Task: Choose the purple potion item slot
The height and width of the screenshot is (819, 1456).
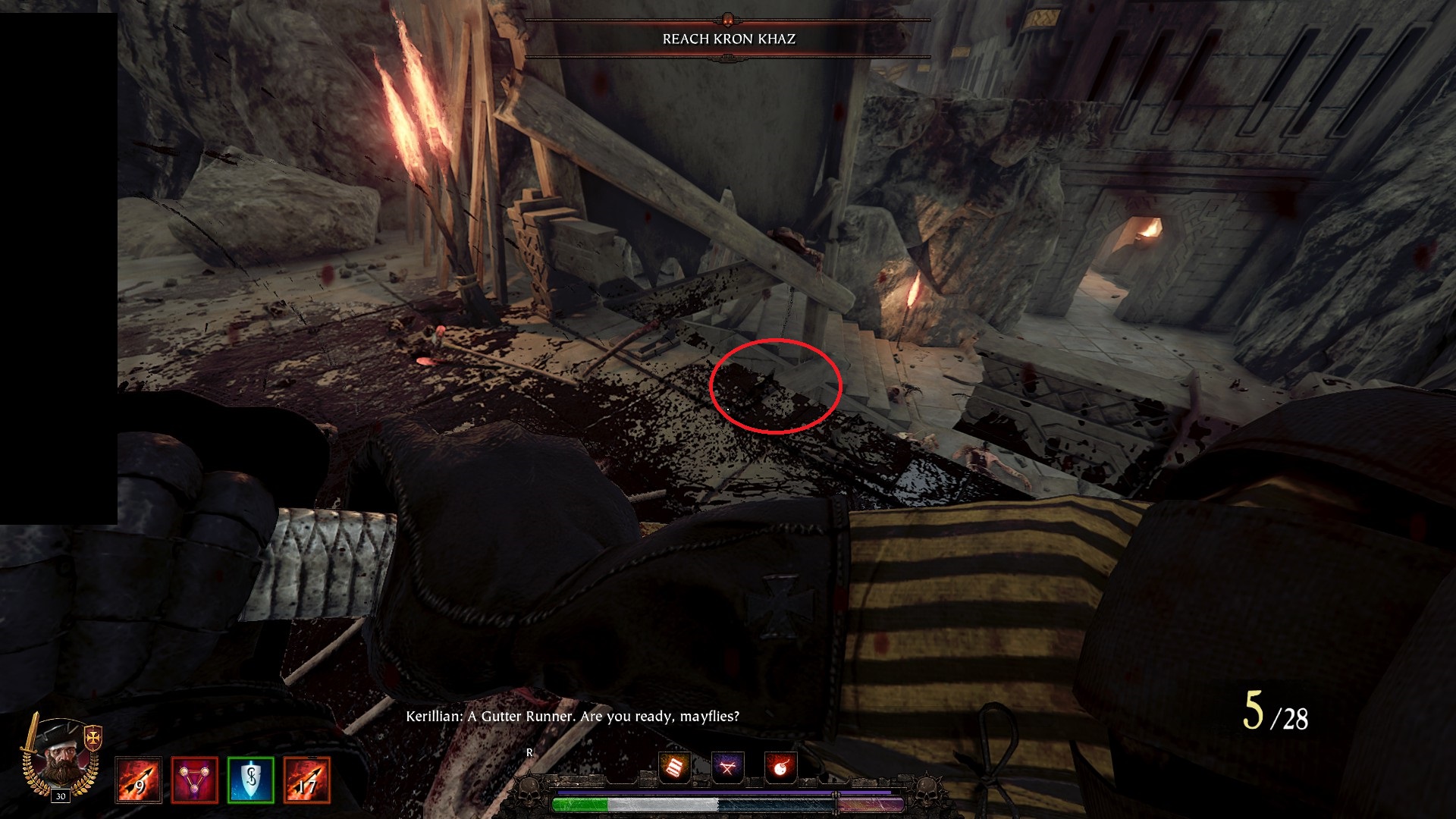Action: pos(728,767)
